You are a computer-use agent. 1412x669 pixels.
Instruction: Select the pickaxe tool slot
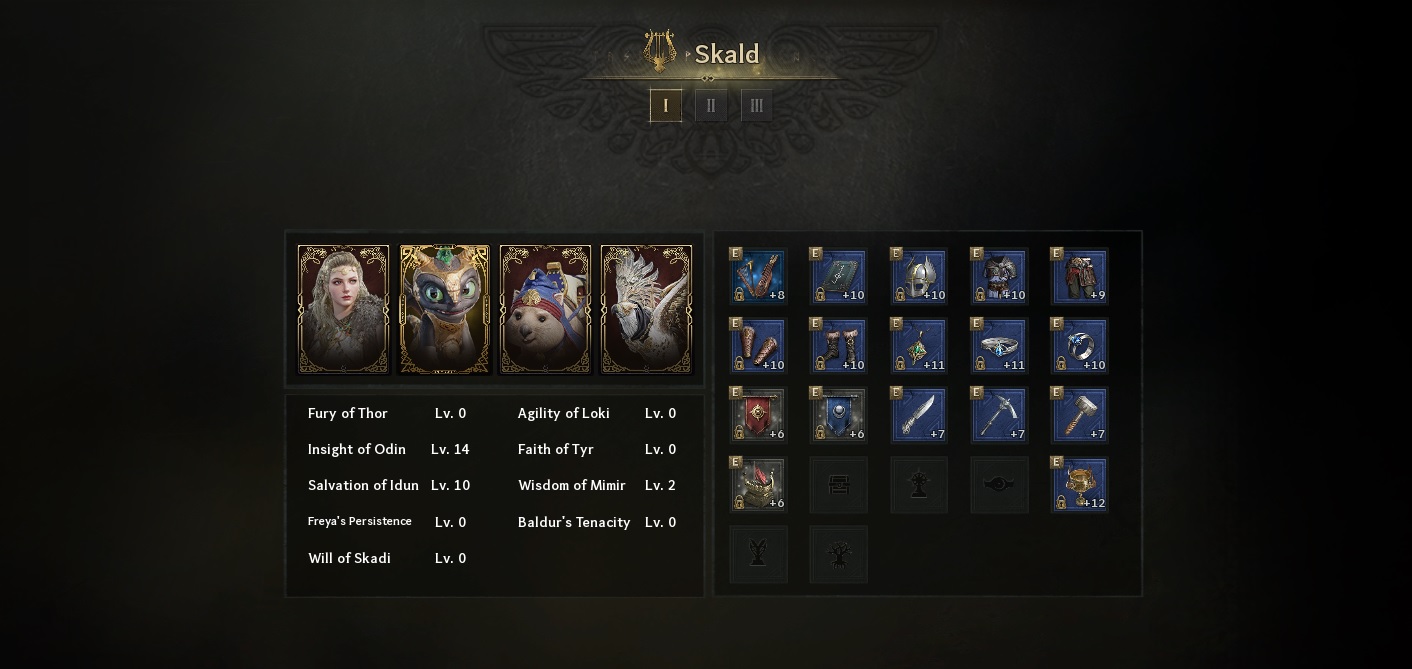click(999, 415)
